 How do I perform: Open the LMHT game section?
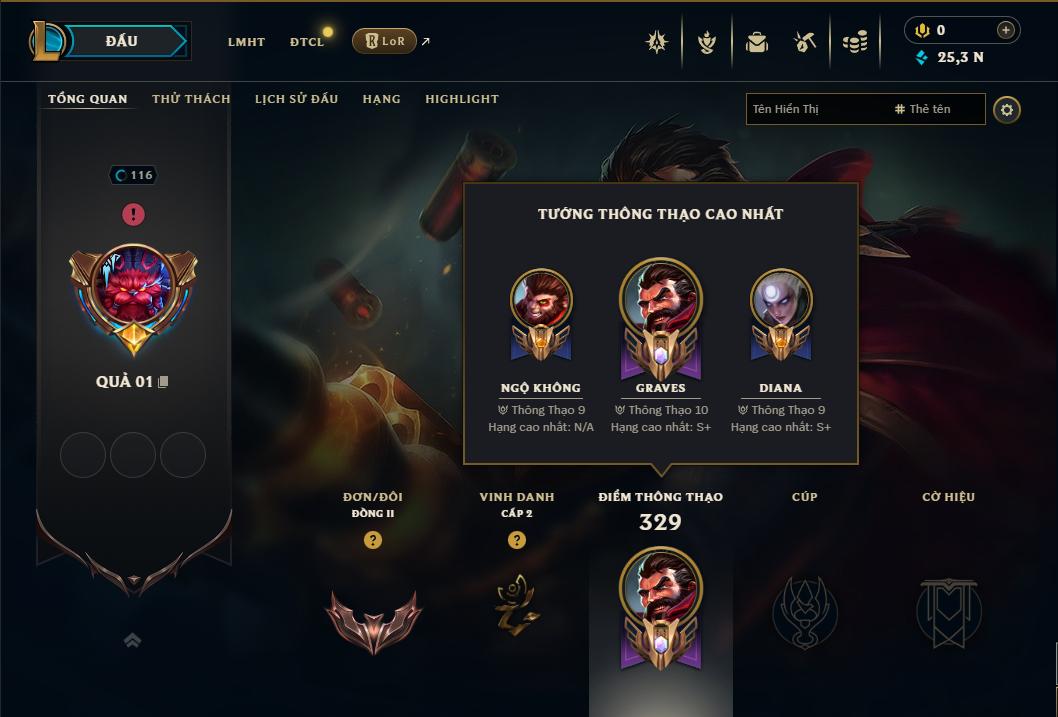pyautogui.click(x=246, y=42)
